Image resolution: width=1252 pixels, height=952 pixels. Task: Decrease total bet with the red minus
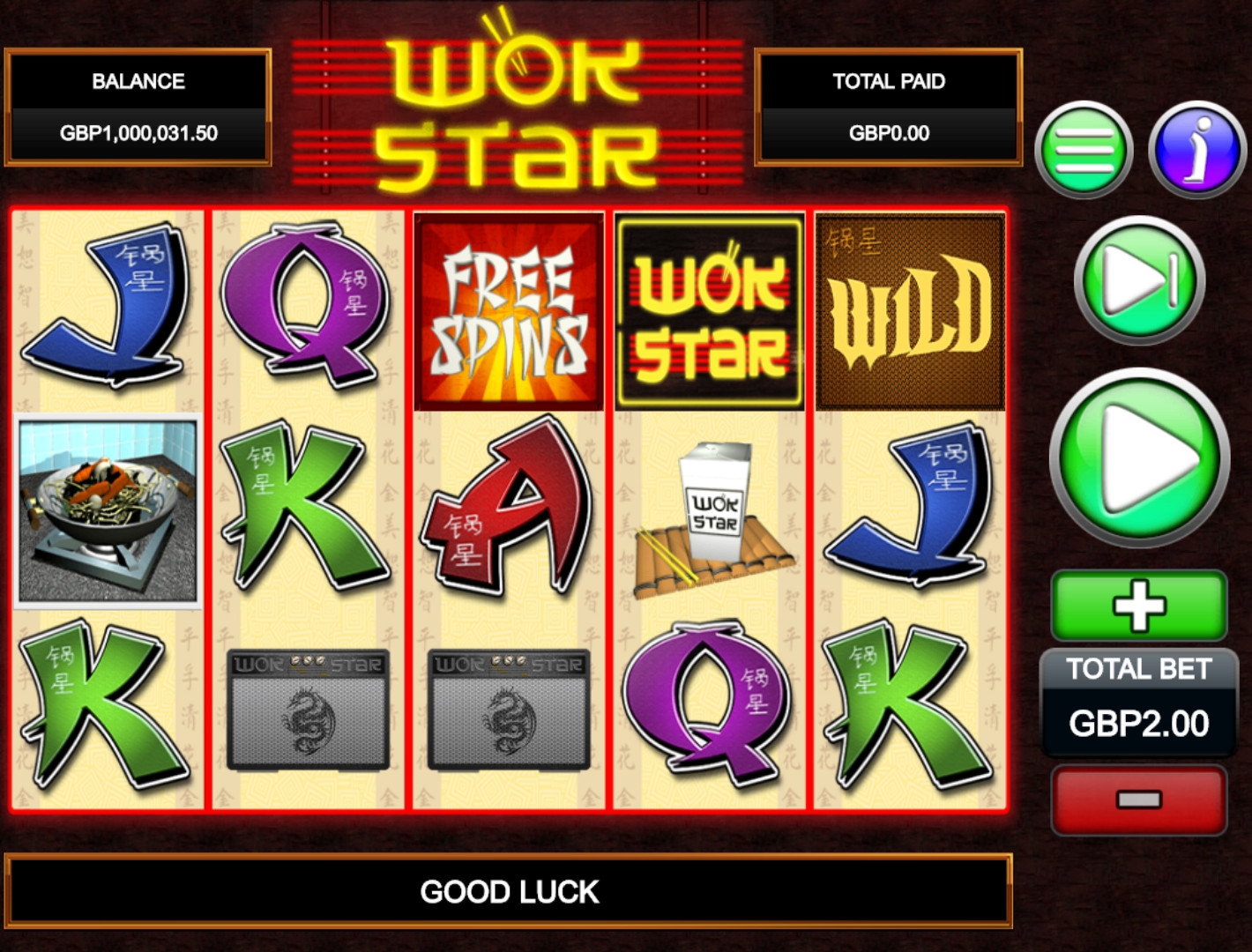click(1139, 800)
